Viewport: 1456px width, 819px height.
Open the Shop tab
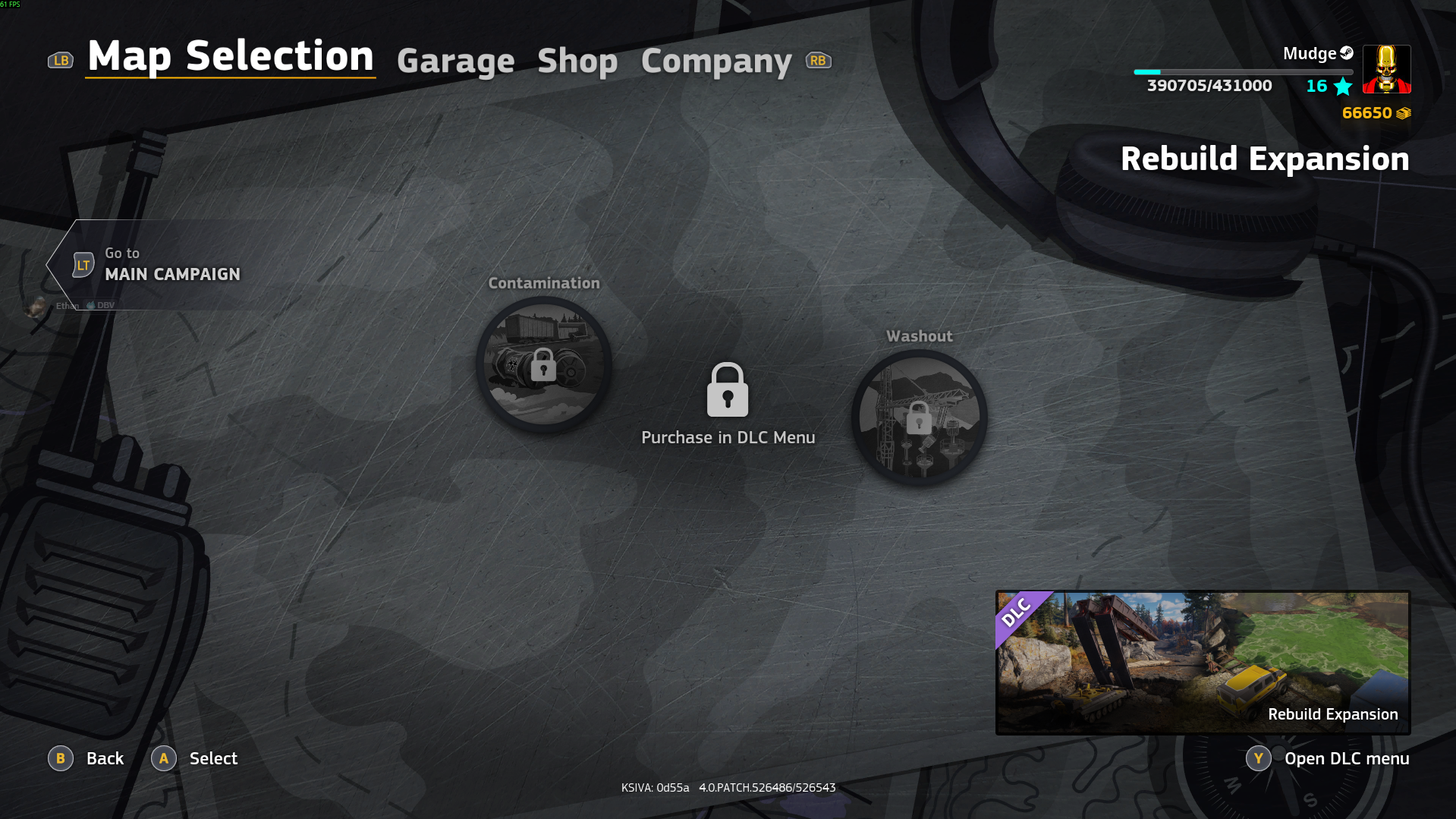[577, 61]
